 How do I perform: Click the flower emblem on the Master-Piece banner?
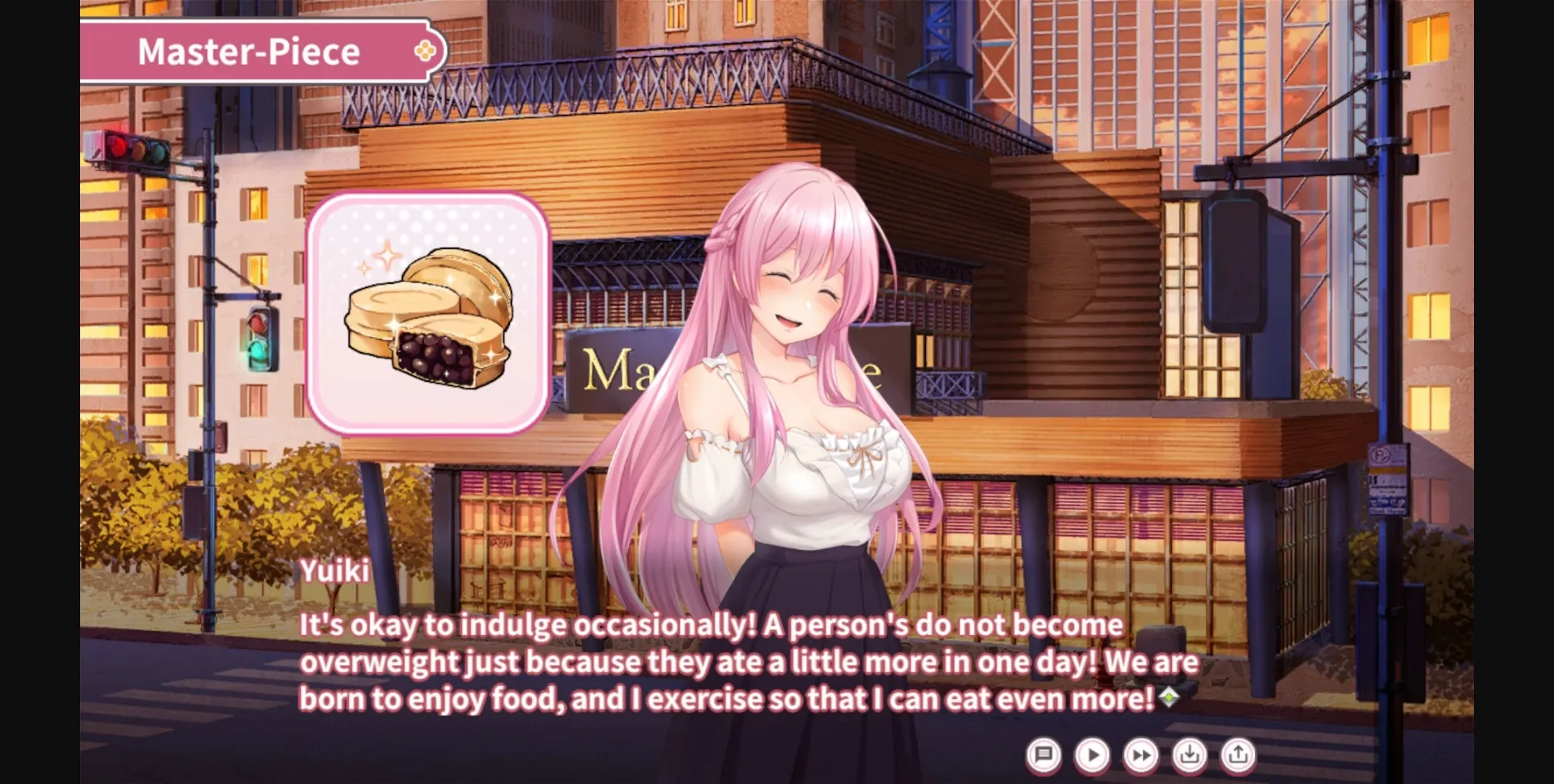coord(424,50)
